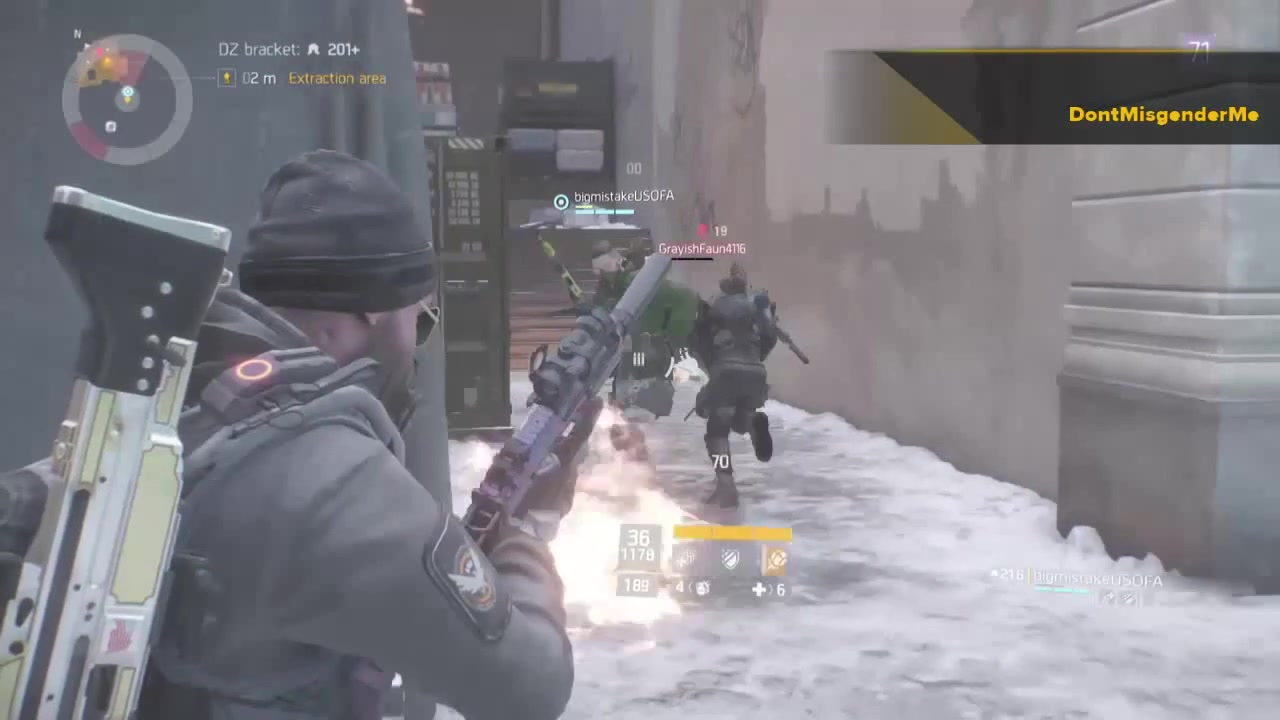Trigger the highlighted orange signature skill

pos(776,559)
